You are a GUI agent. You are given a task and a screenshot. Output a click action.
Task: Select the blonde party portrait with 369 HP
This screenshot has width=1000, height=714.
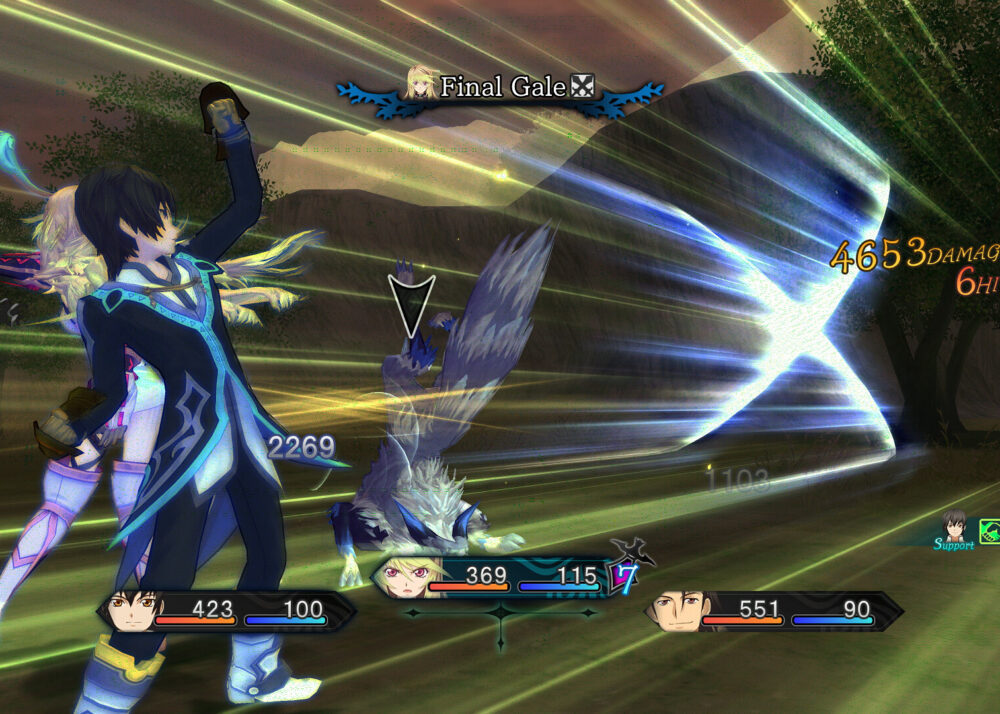click(x=403, y=578)
